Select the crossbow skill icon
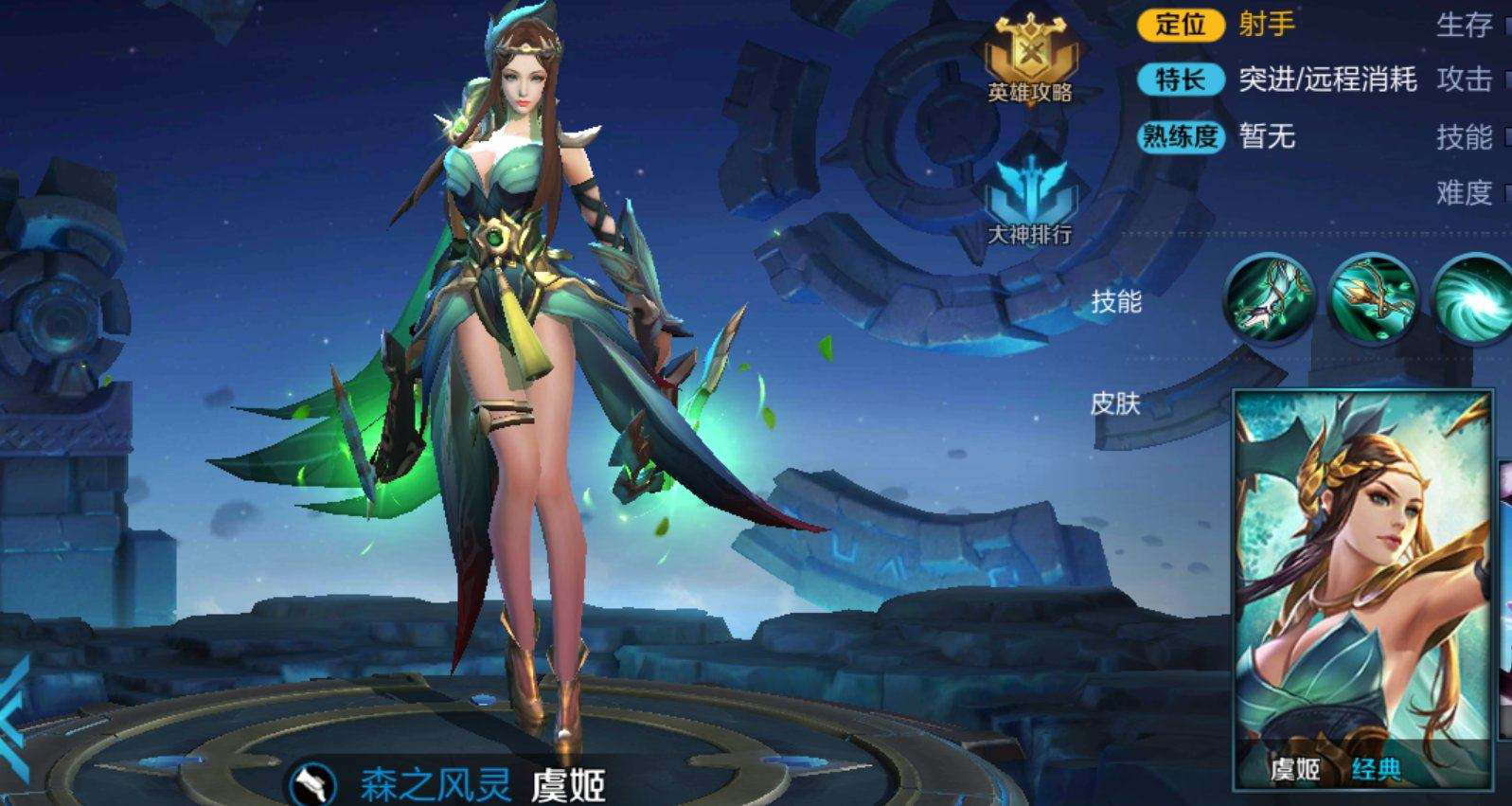 pyautogui.click(x=1372, y=298)
